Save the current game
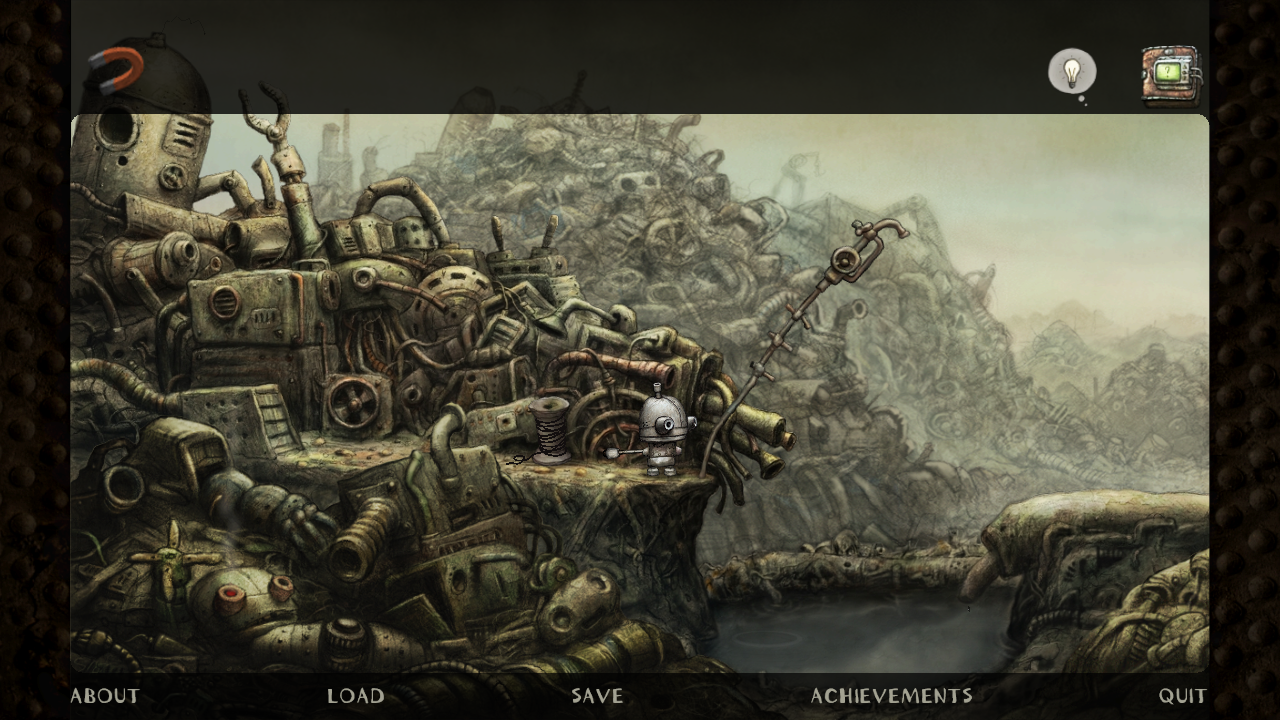Viewport: 1280px width, 720px height. 597,696
